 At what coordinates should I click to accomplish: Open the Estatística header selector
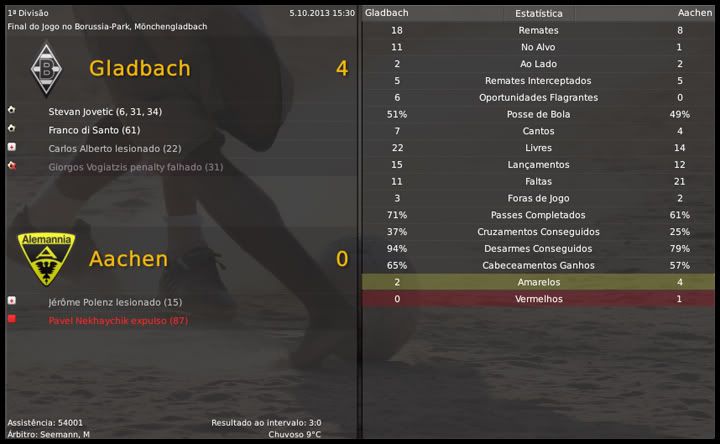(539, 14)
